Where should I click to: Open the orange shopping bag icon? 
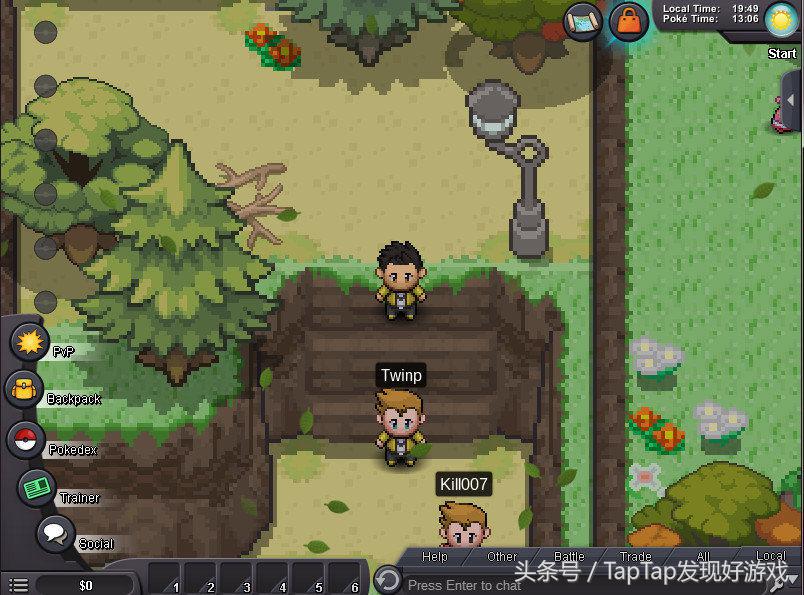point(629,21)
